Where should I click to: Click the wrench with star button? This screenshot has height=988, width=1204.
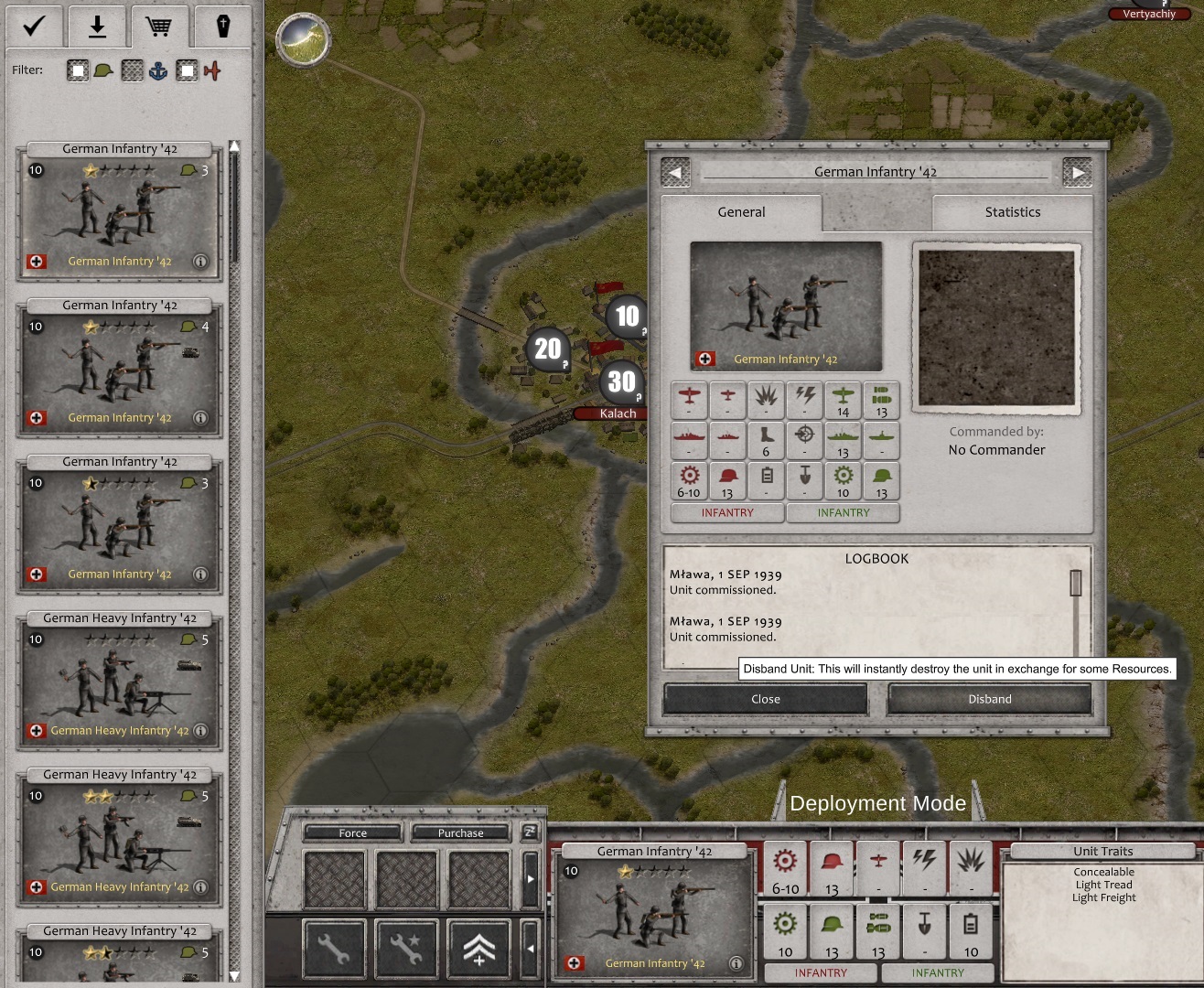(x=406, y=950)
